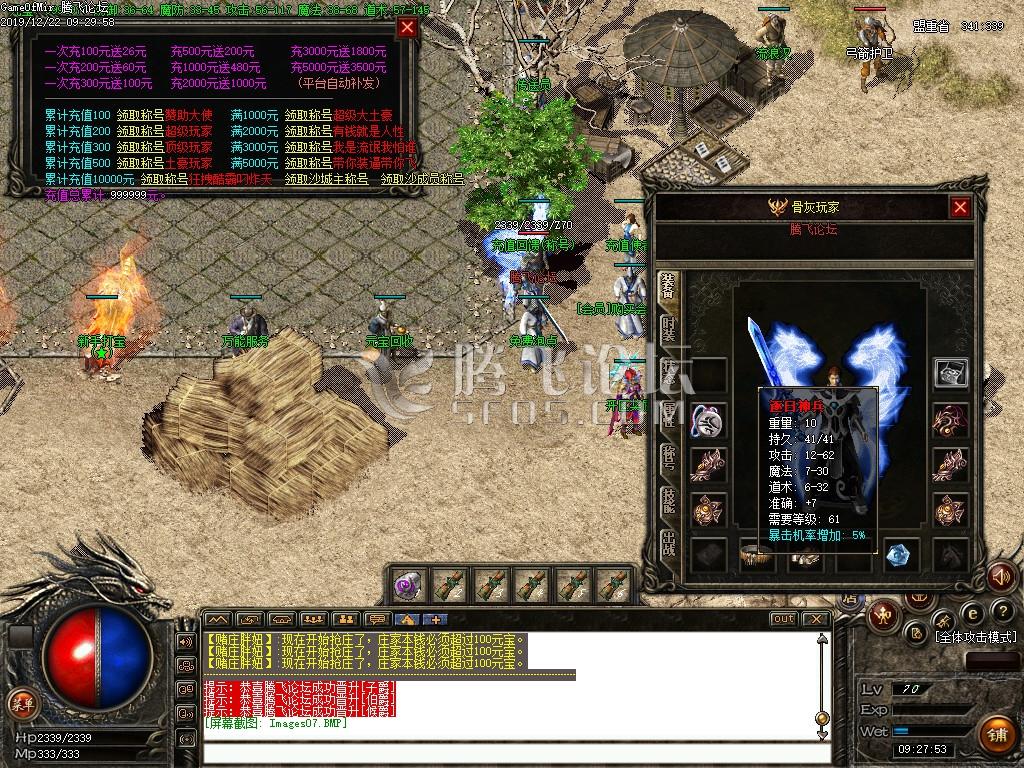Click the chat window 'out' button
Screen dimensions: 1024x768
tap(783, 619)
